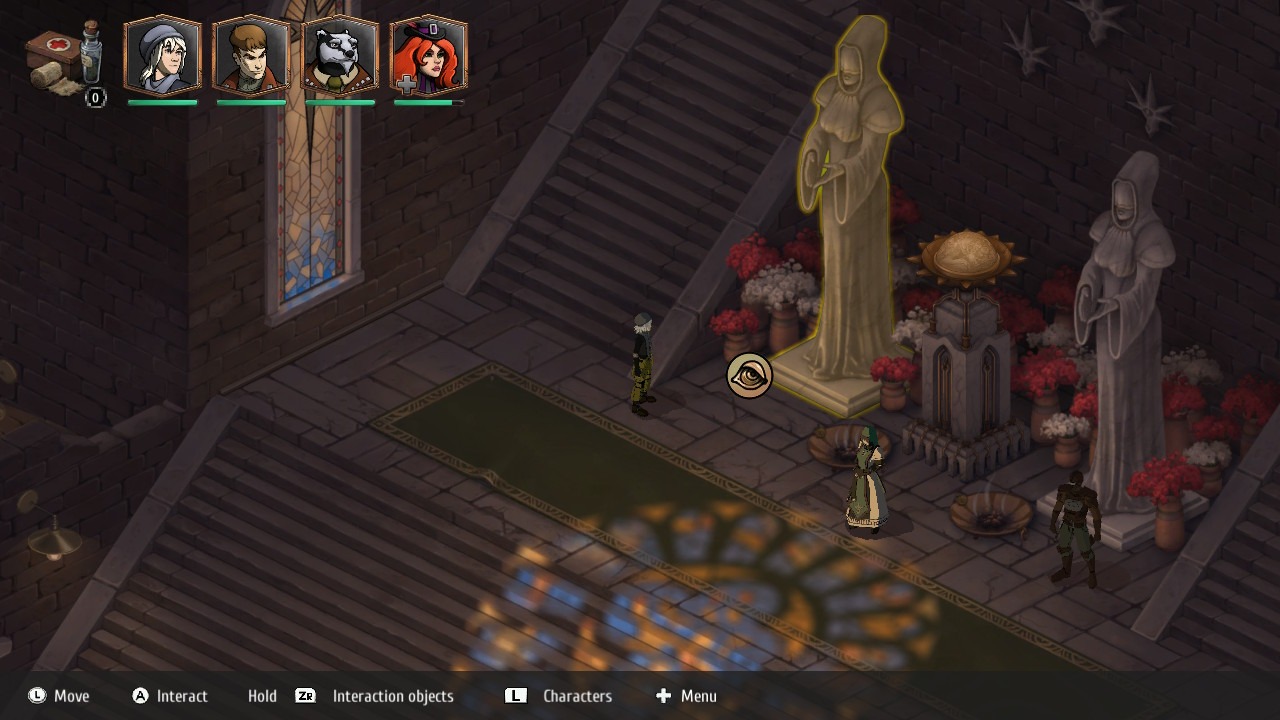Viewport: 1280px width, 720px height.
Task: Select the badger character portrait
Action: tap(340, 56)
